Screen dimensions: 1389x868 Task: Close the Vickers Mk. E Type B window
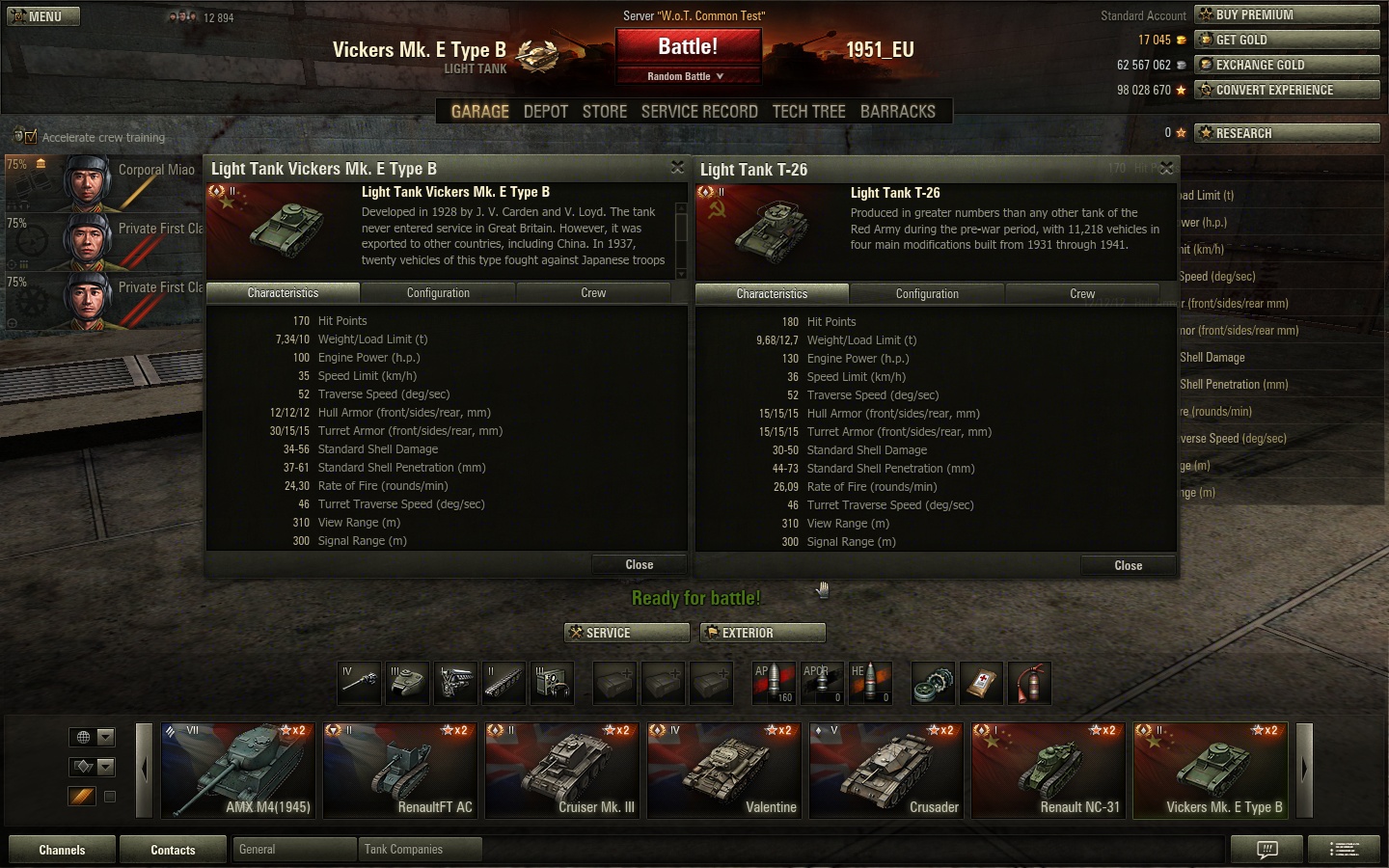677,168
